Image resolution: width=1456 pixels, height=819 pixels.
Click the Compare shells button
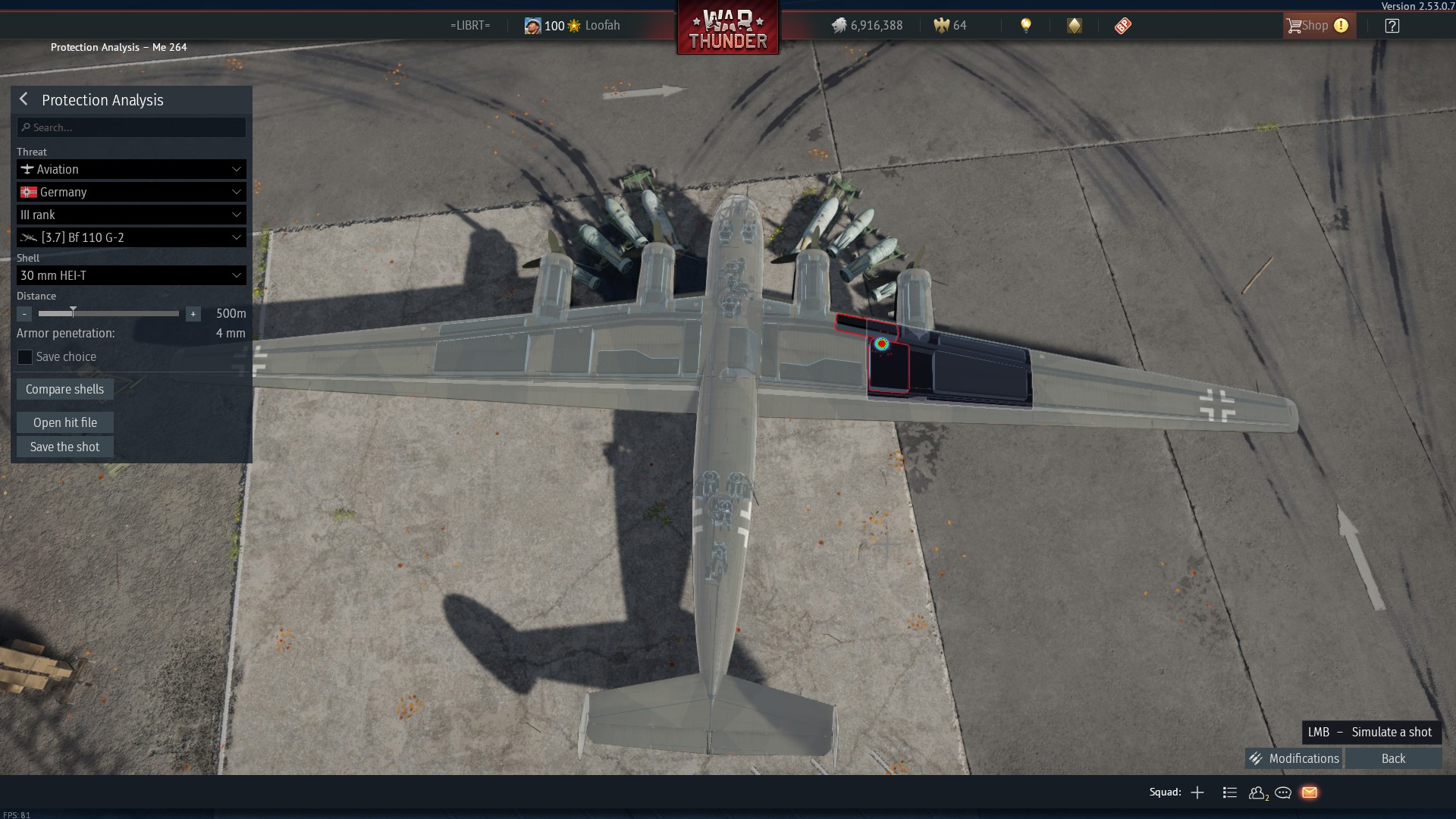click(65, 389)
